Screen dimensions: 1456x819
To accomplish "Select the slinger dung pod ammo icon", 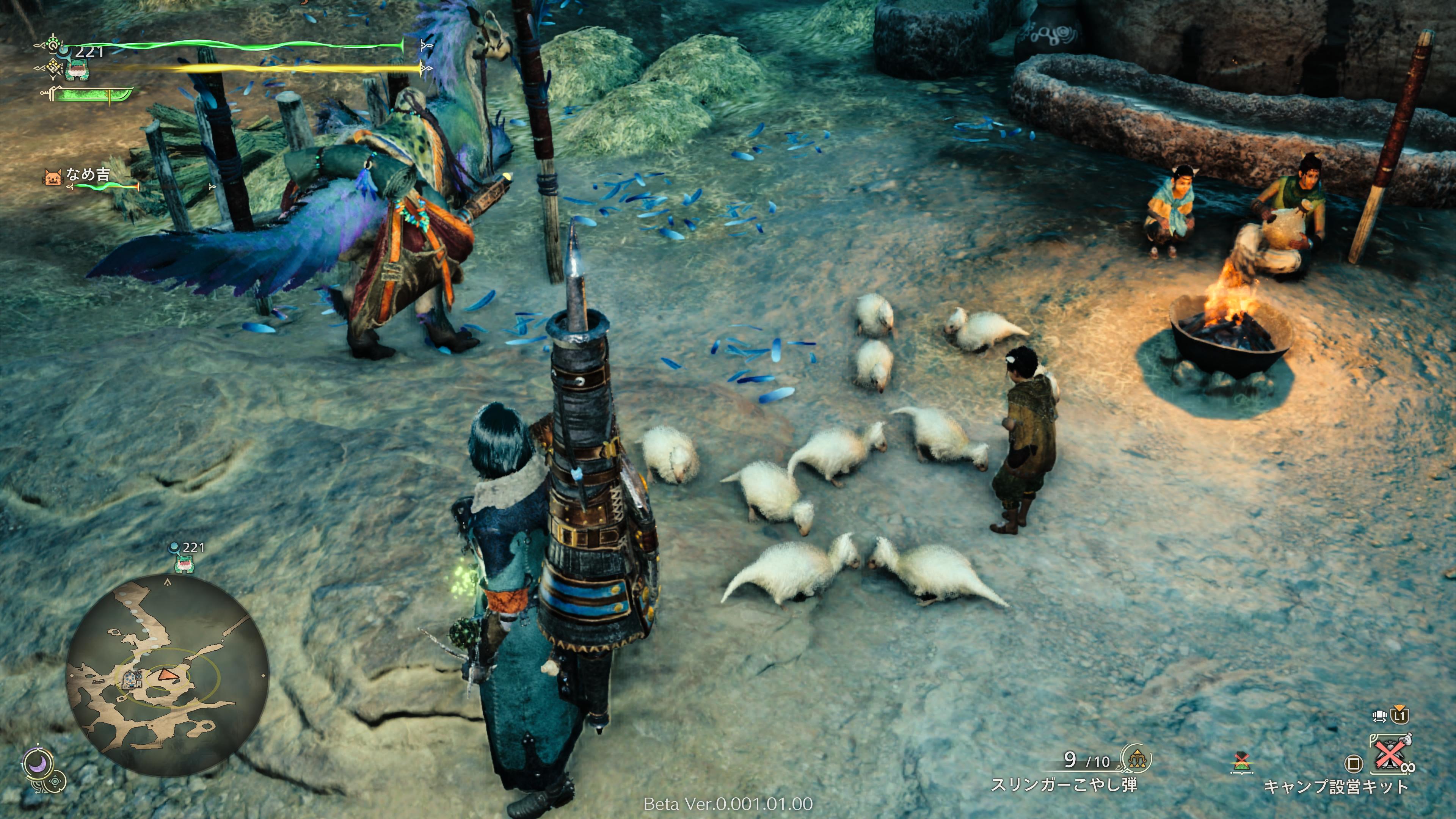I will [x=1136, y=758].
